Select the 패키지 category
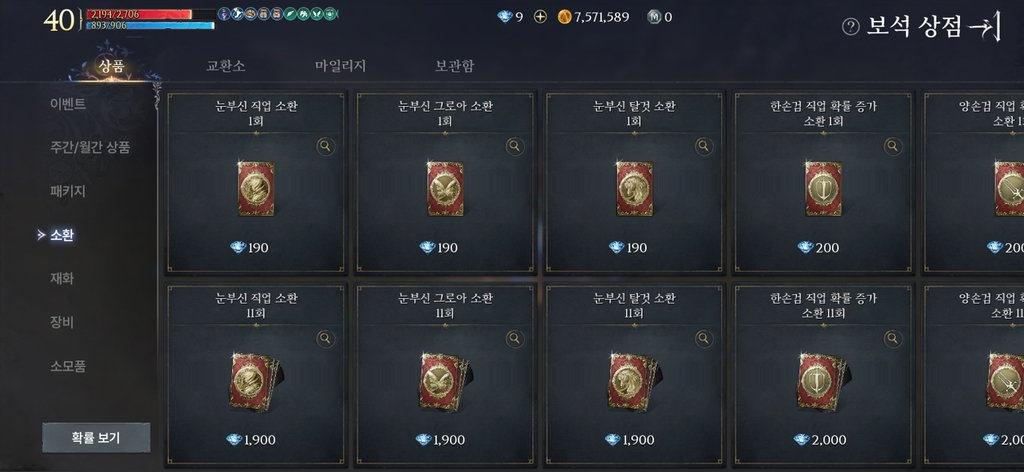Screen dimensions: 1024x472 pos(68,190)
